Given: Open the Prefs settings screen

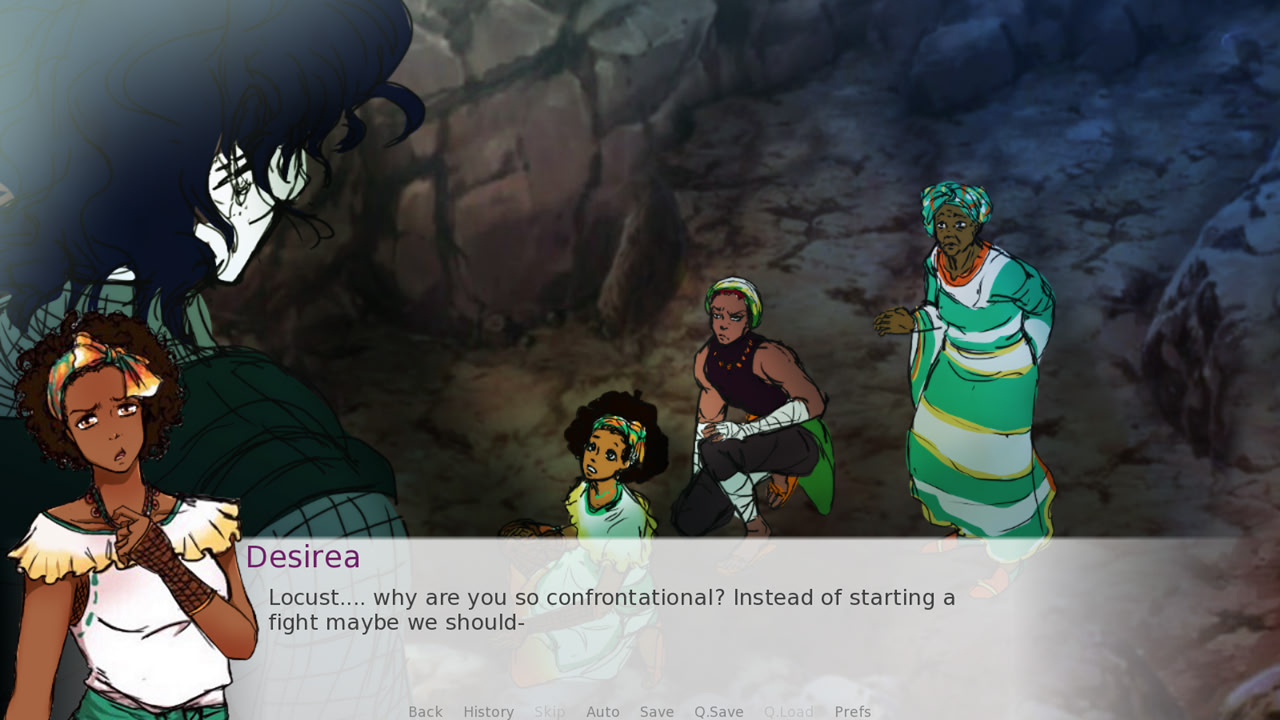Looking at the screenshot, I should (852, 711).
